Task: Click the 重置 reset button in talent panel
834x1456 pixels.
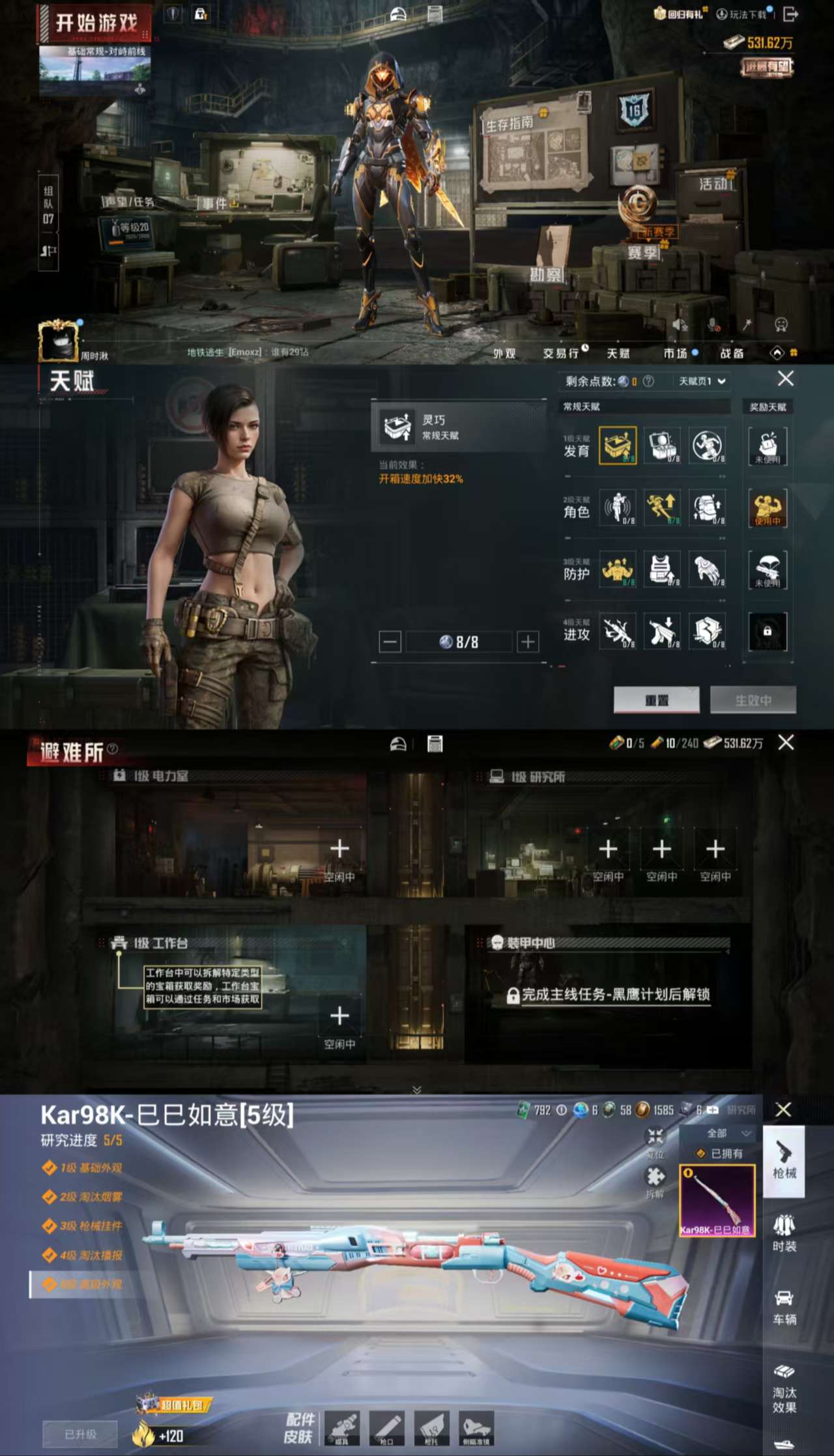Action: coord(657,699)
